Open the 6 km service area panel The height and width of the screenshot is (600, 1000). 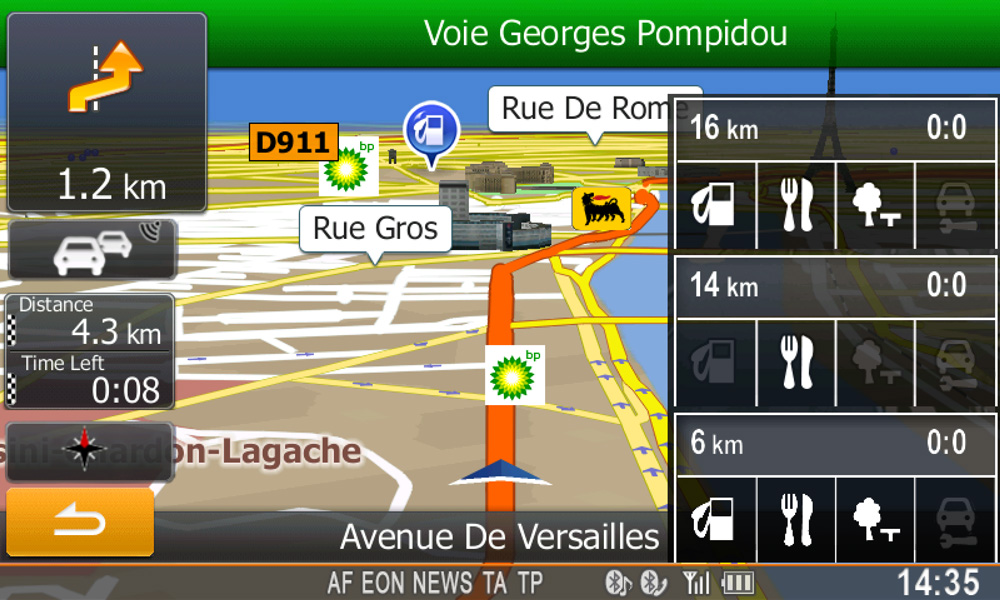click(x=836, y=443)
